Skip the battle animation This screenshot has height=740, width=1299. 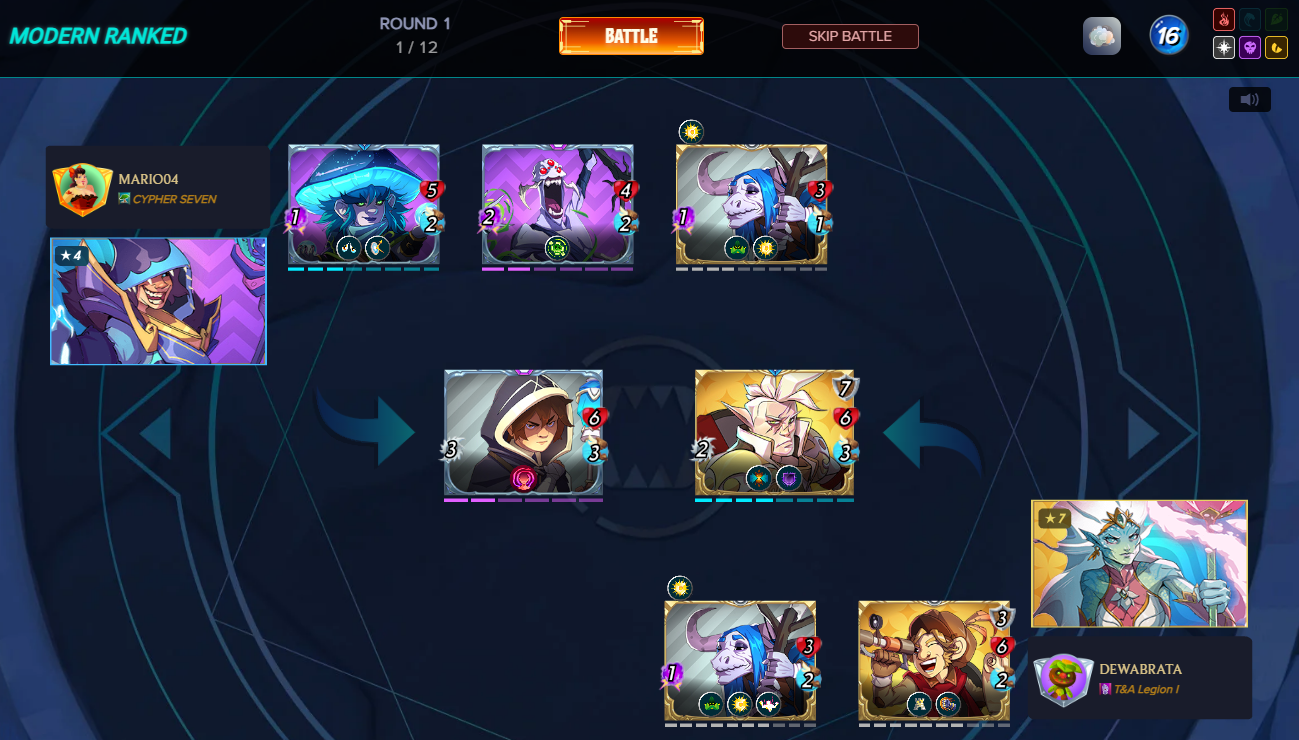(x=850, y=37)
